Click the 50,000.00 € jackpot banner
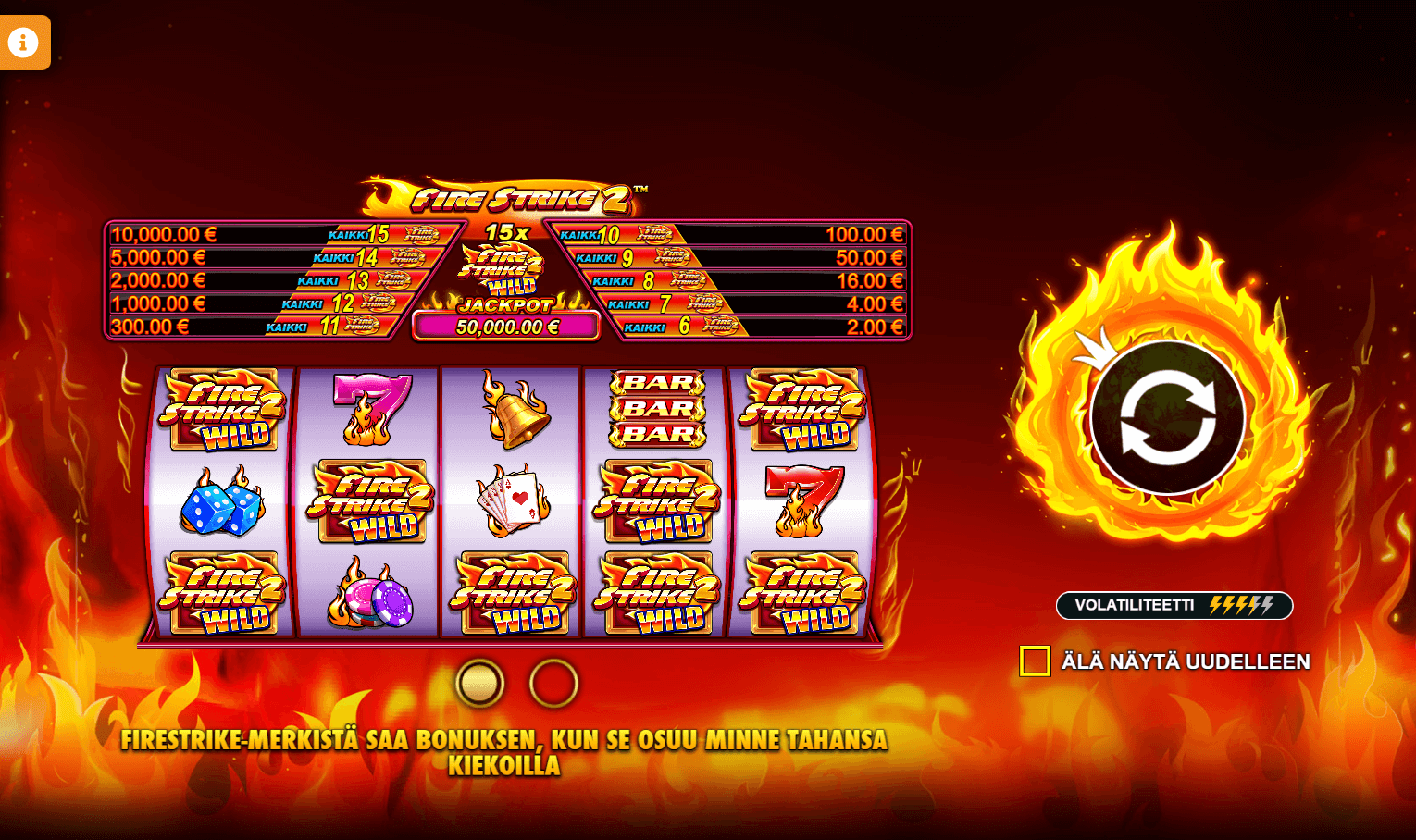 click(x=507, y=326)
